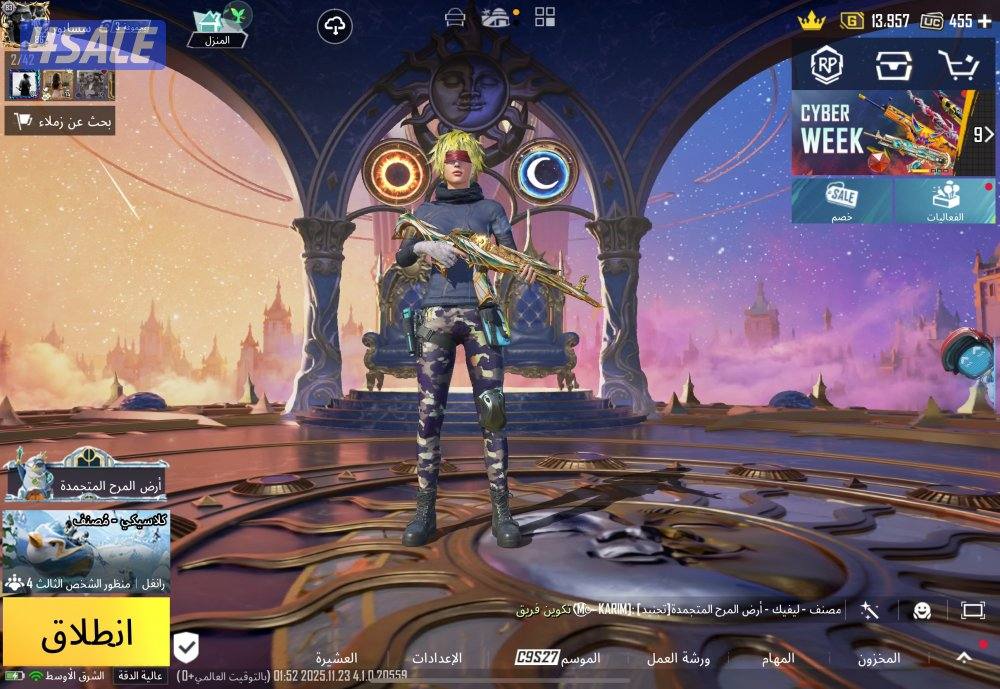The width and height of the screenshot is (1000, 689).
Task: Open ورشة العمل workshop menu
Action: 677,658
